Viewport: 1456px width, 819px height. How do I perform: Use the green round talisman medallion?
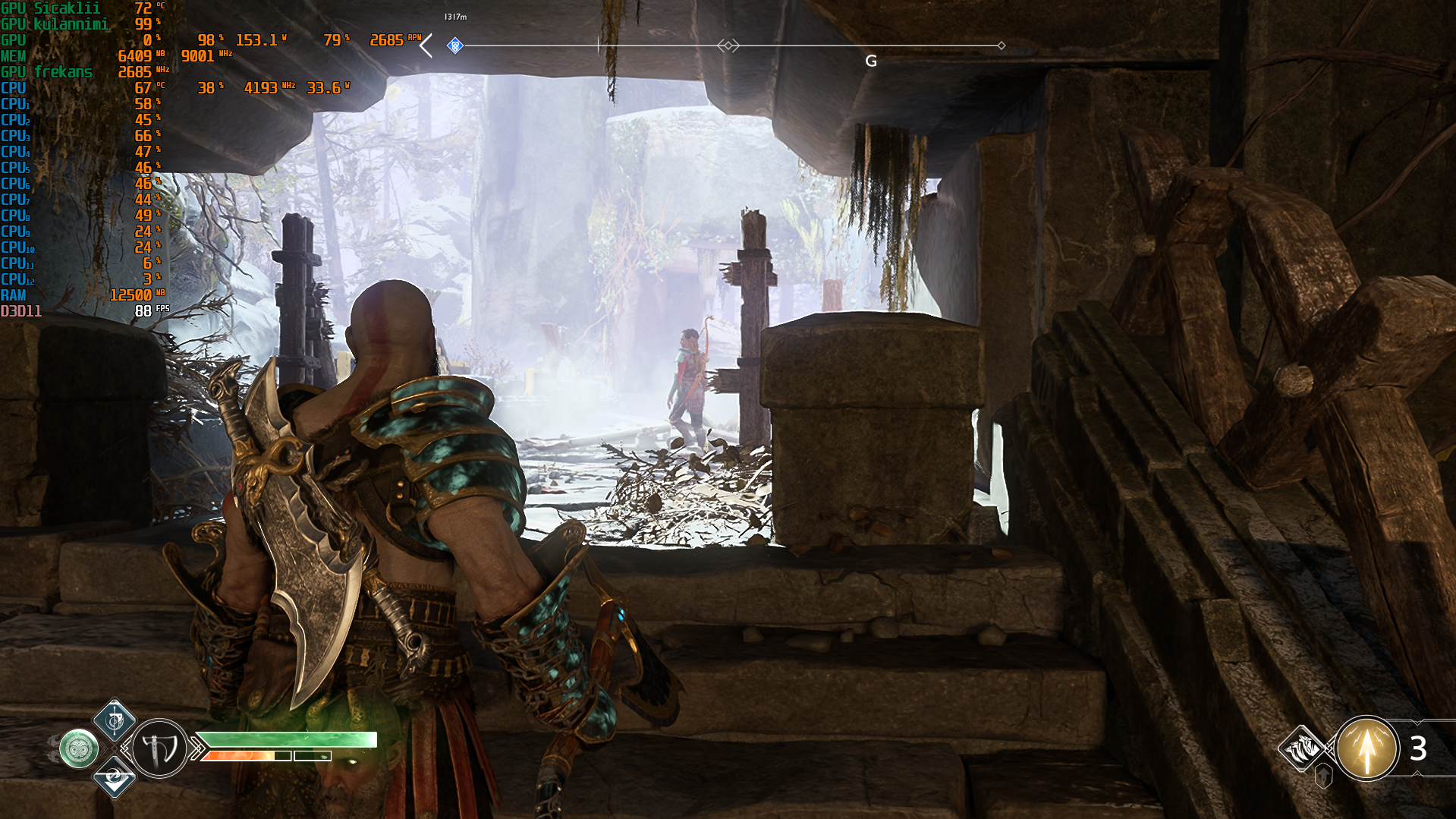[x=79, y=749]
